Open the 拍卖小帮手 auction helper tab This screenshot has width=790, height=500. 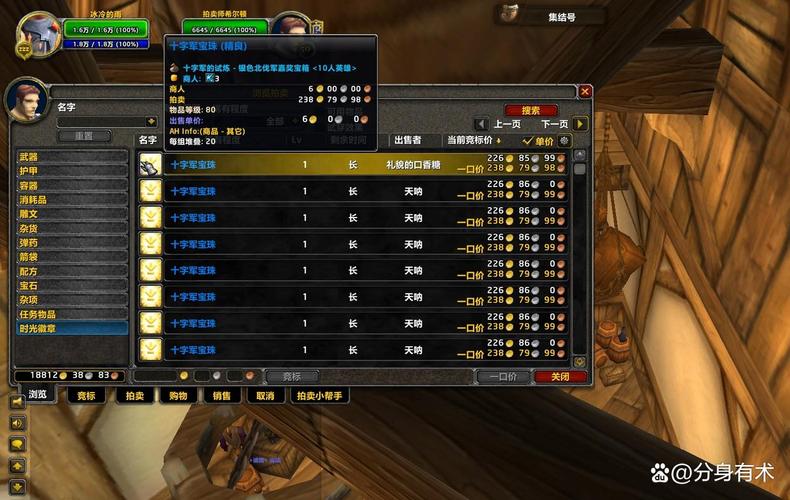point(319,396)
